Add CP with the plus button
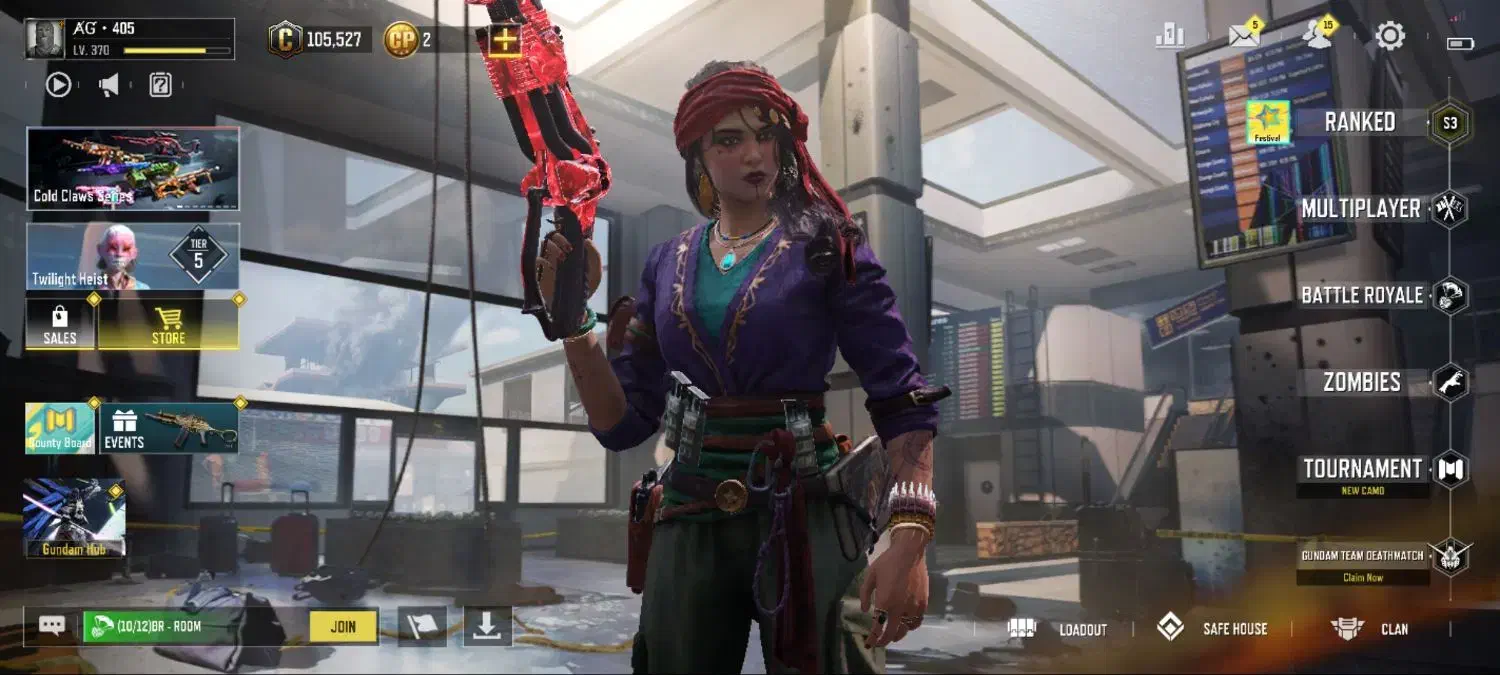 point(505,40)
